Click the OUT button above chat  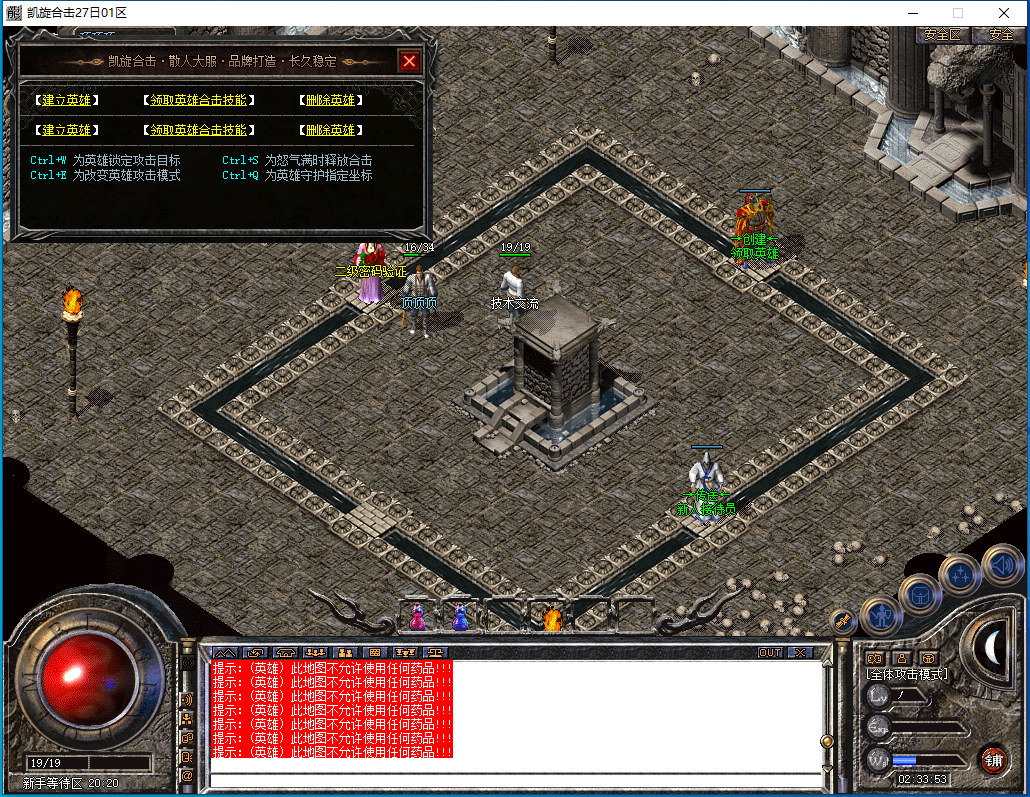coord(770,652)
